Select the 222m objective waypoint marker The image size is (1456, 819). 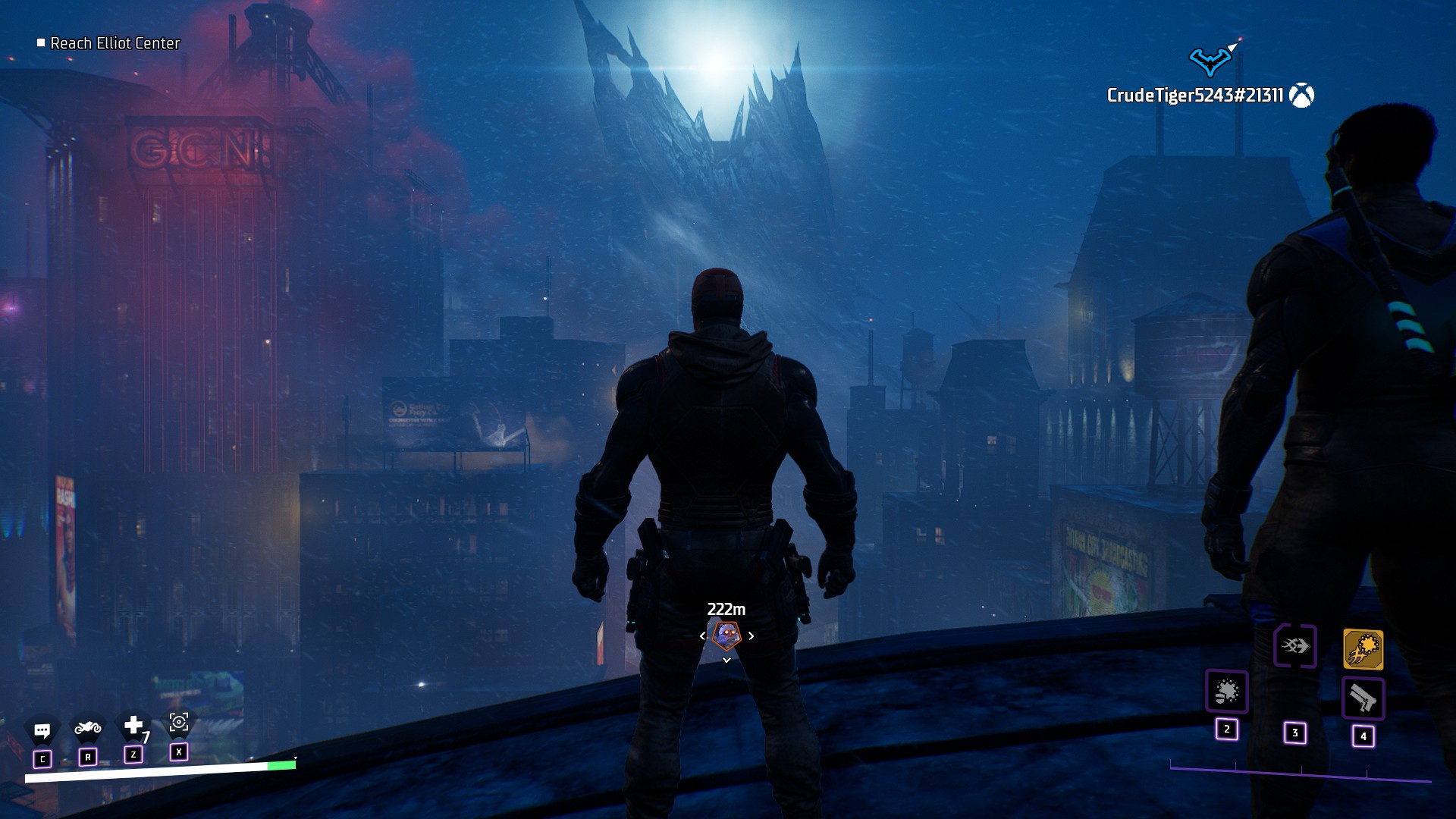pyautogui.click(x=726, y=635)
